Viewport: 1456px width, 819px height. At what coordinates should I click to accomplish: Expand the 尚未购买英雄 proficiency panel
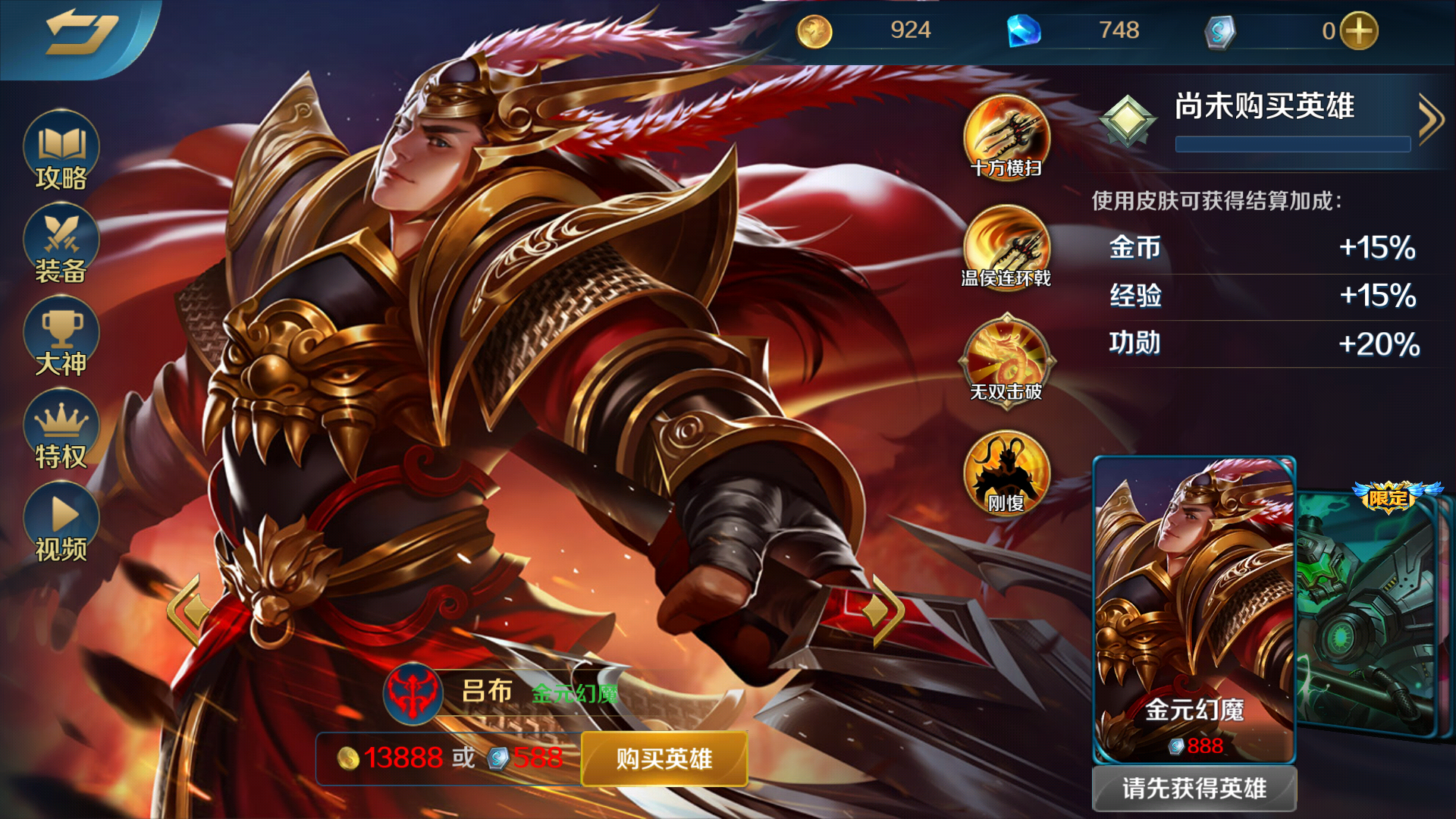(1430, 119)
